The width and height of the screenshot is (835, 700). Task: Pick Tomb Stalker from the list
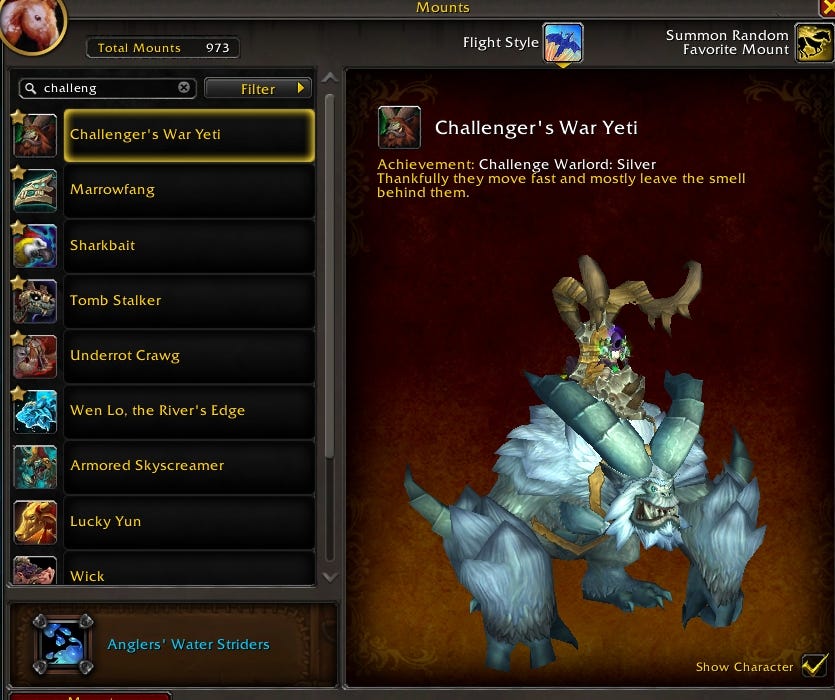tap(188, 300)
